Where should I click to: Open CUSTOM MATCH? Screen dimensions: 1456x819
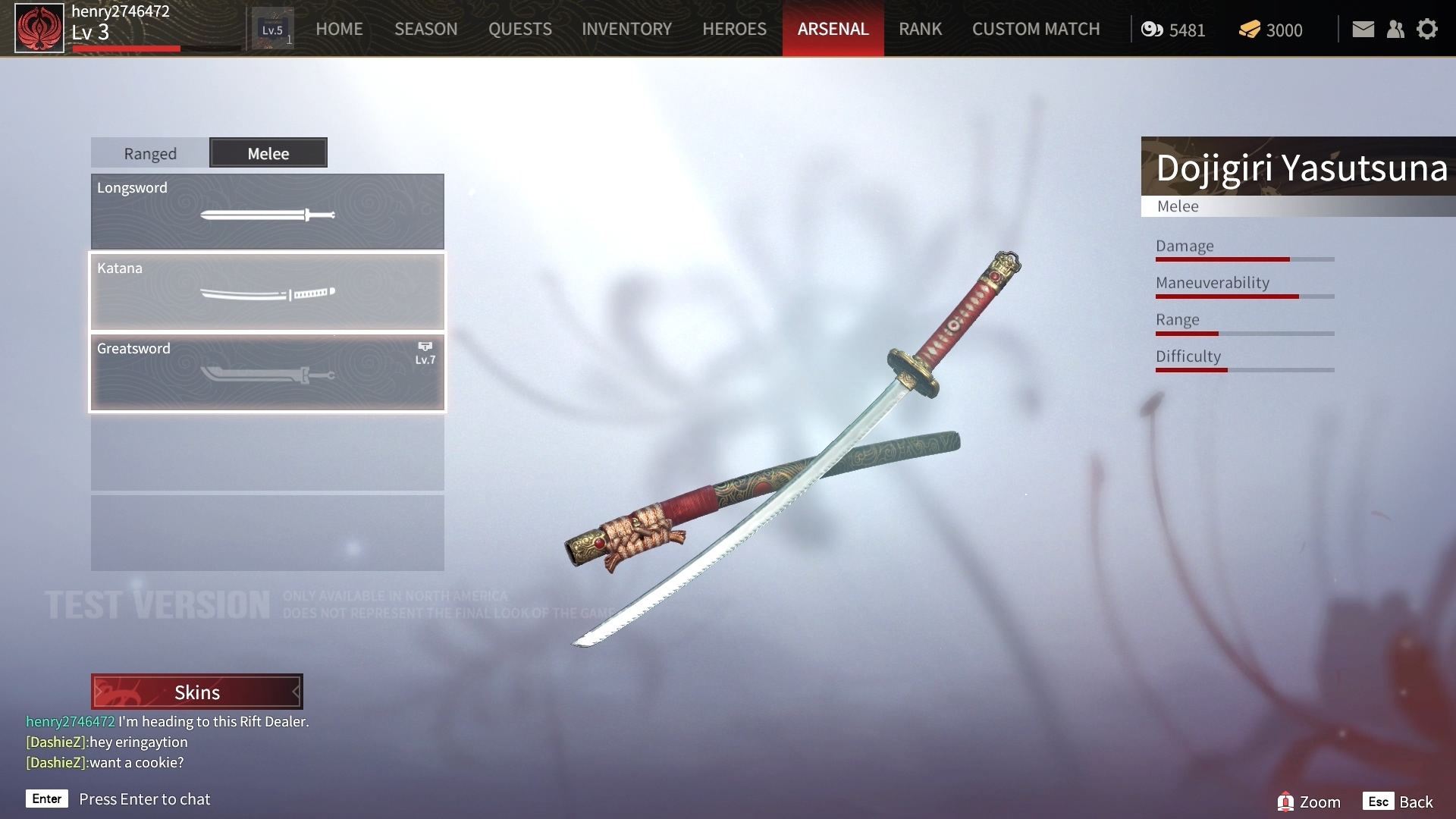[x=1035, y=29]
